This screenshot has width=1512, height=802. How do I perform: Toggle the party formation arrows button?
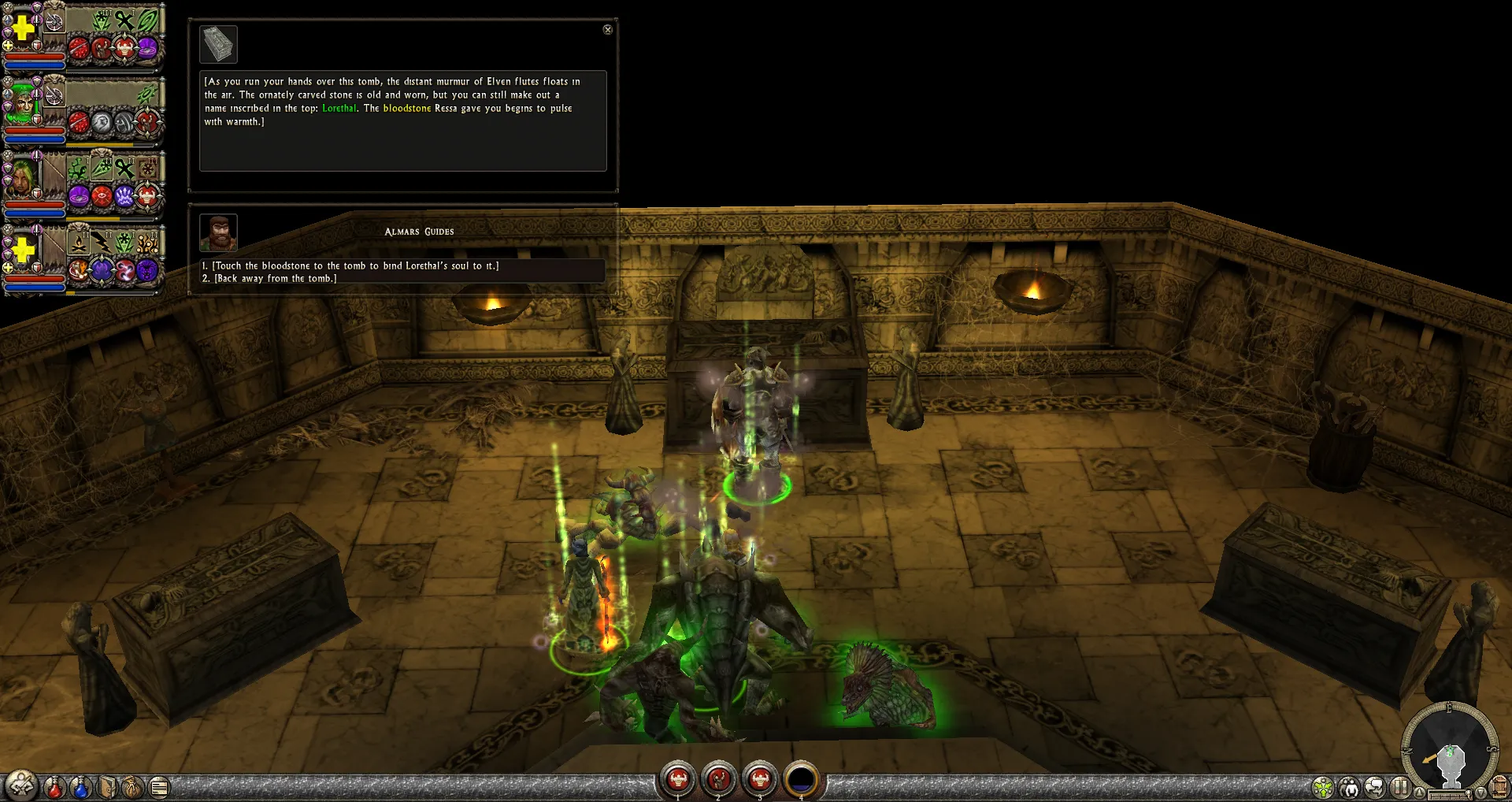coord(1323,787)
